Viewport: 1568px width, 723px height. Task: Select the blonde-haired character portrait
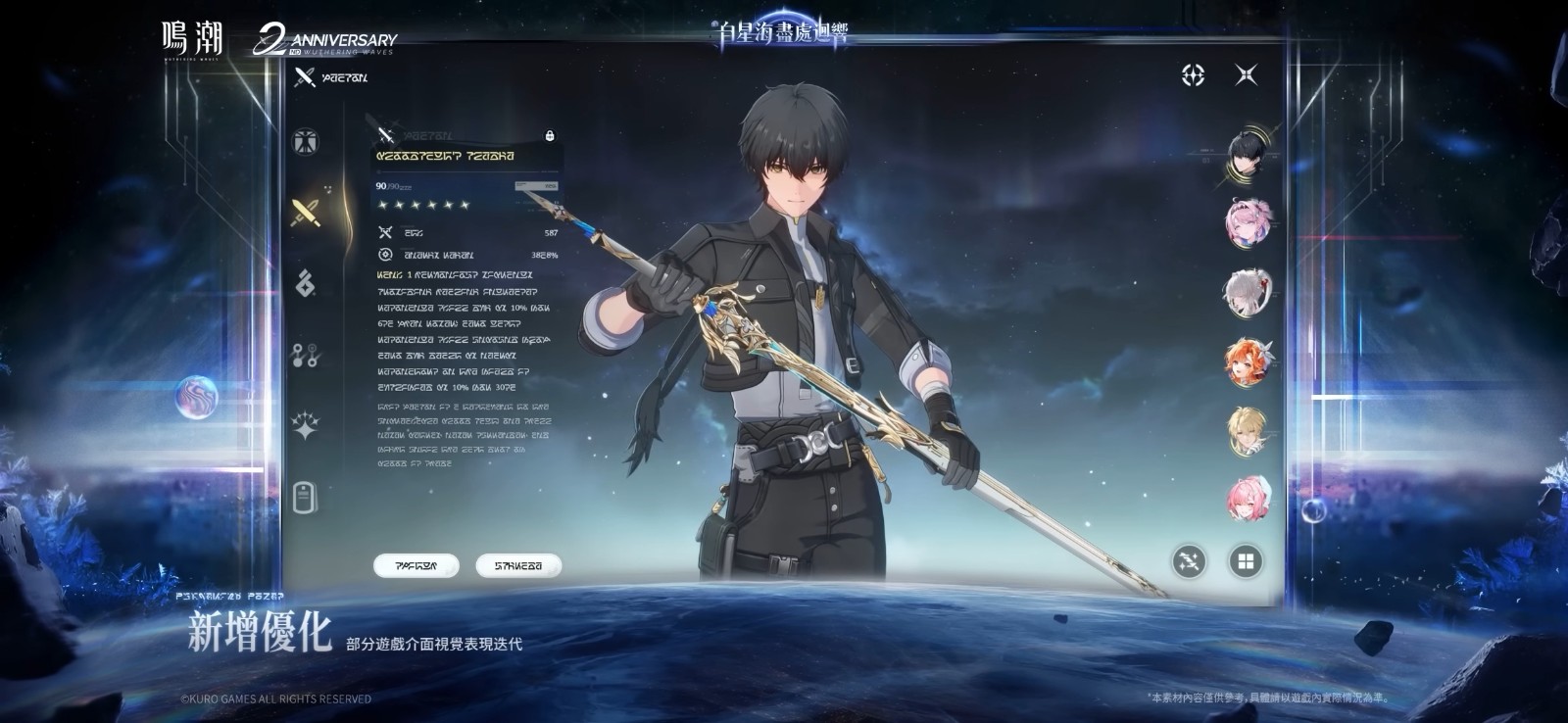pyautogui.click(x=1248, y=430)
